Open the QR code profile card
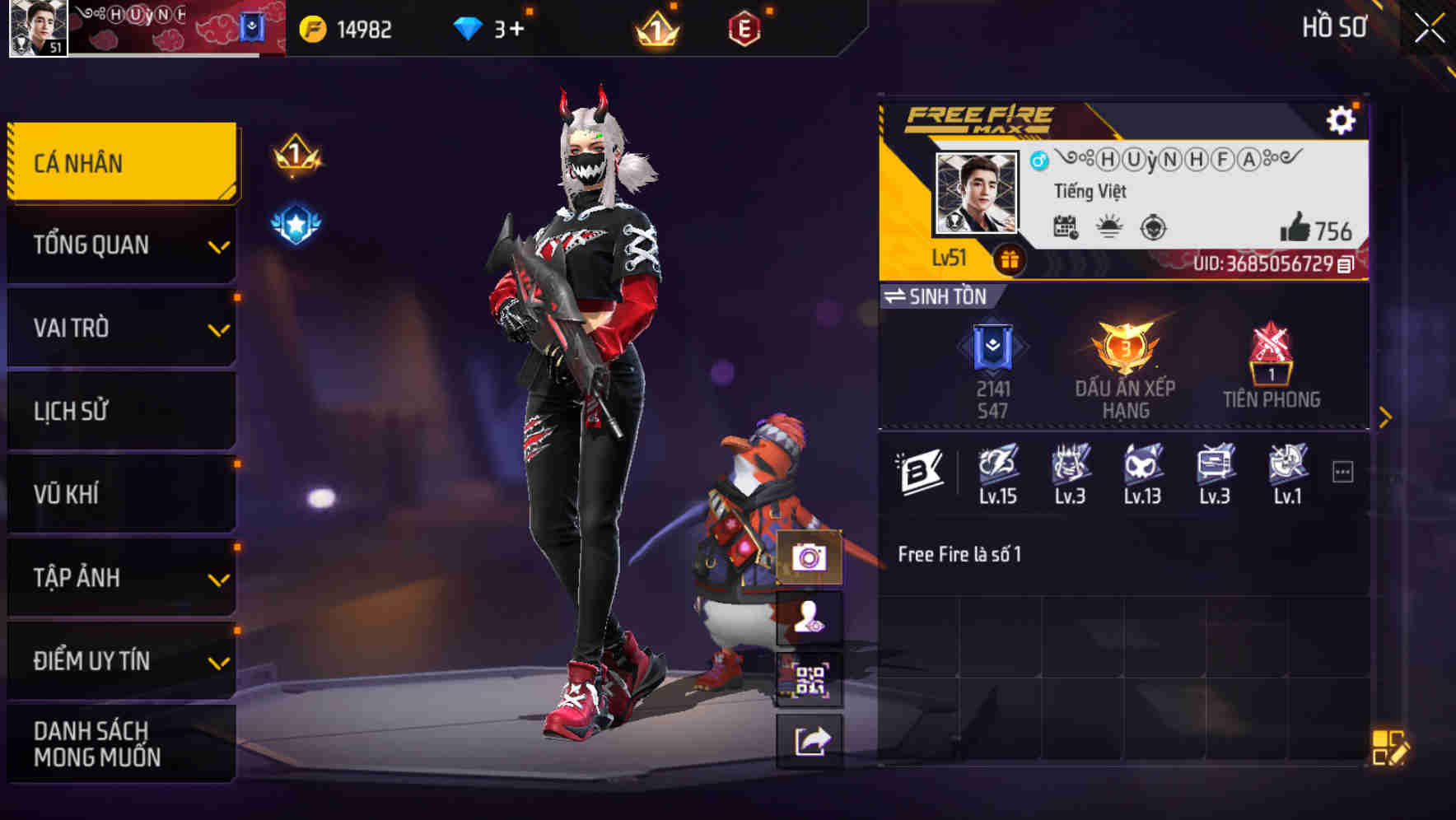The width and height of the screenshot is (1456, 820). (811, 680)
